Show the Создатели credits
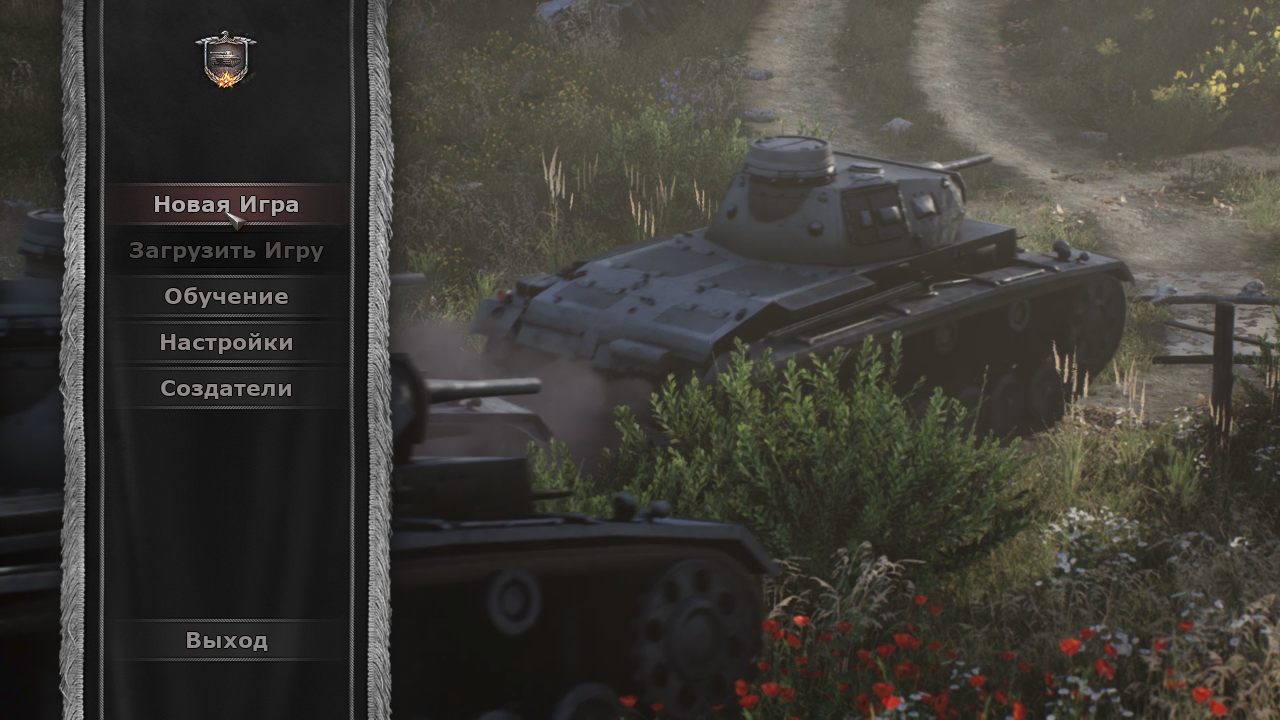1280x720 pixels. tap(226, 388)
